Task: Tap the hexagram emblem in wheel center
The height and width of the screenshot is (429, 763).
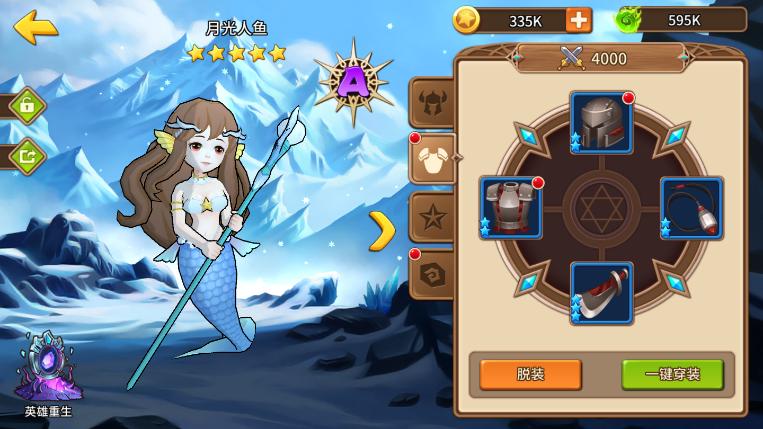Action: pos(602,208)
